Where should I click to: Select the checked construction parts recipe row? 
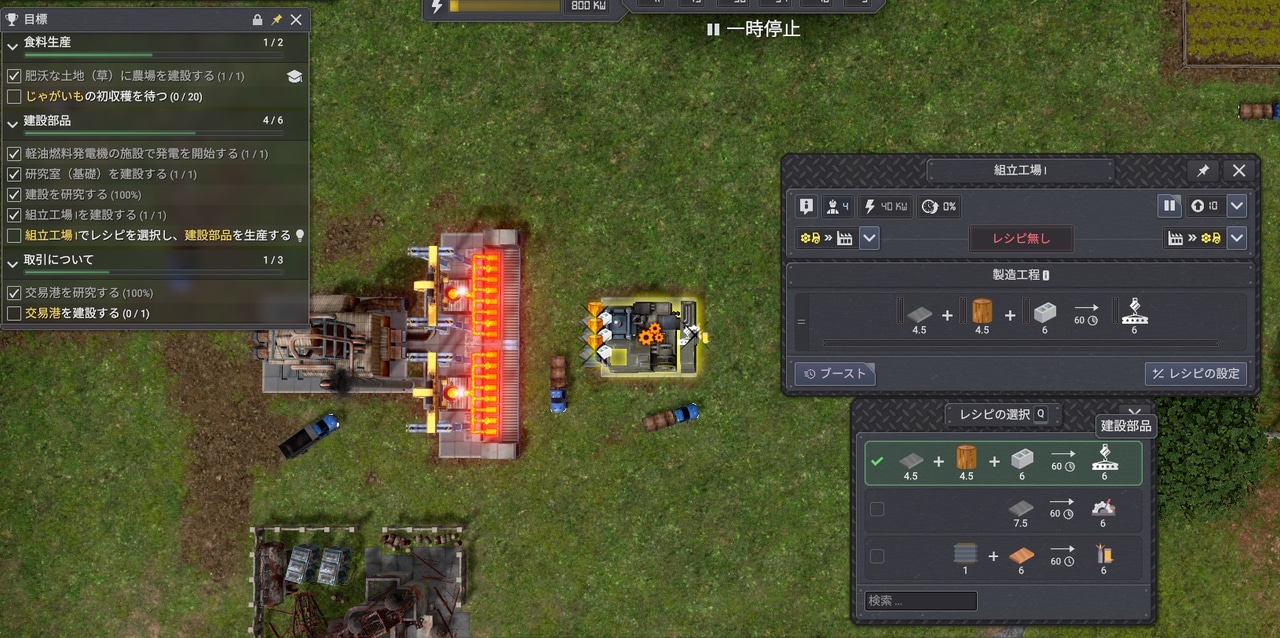point(1003,464)
